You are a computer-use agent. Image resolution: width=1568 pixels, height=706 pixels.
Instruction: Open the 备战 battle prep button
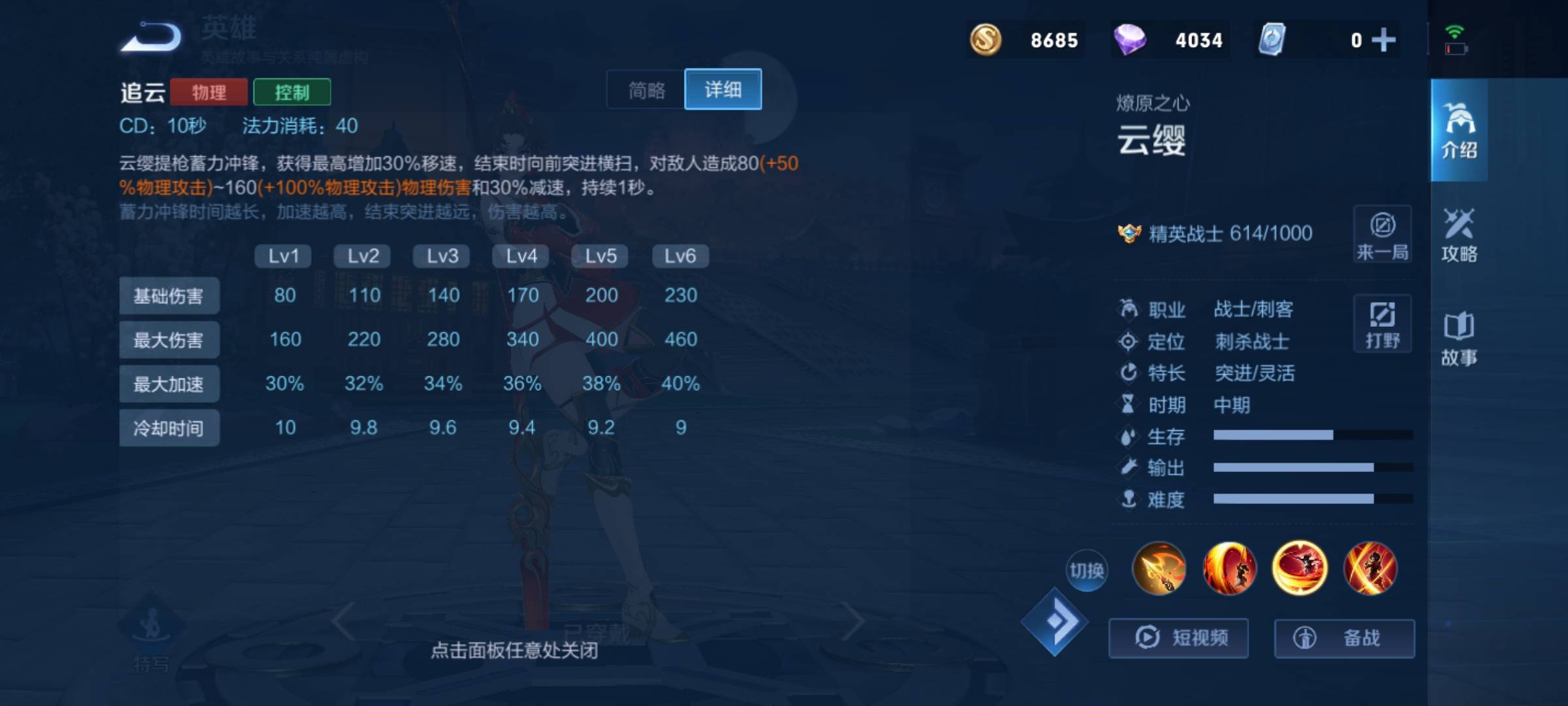tap(1344, 637)
